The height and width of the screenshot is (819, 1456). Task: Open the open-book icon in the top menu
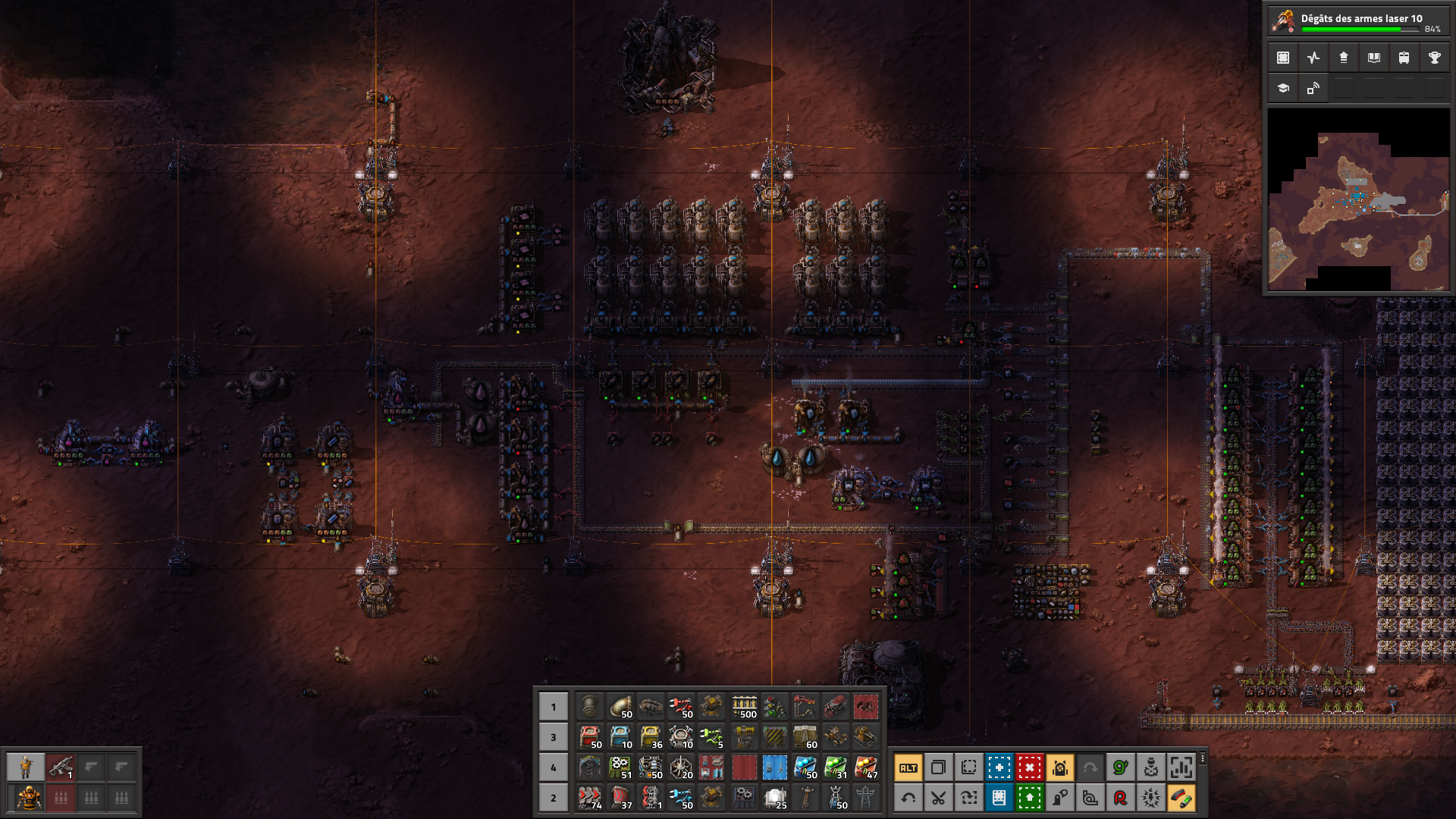coord(1373,58)
